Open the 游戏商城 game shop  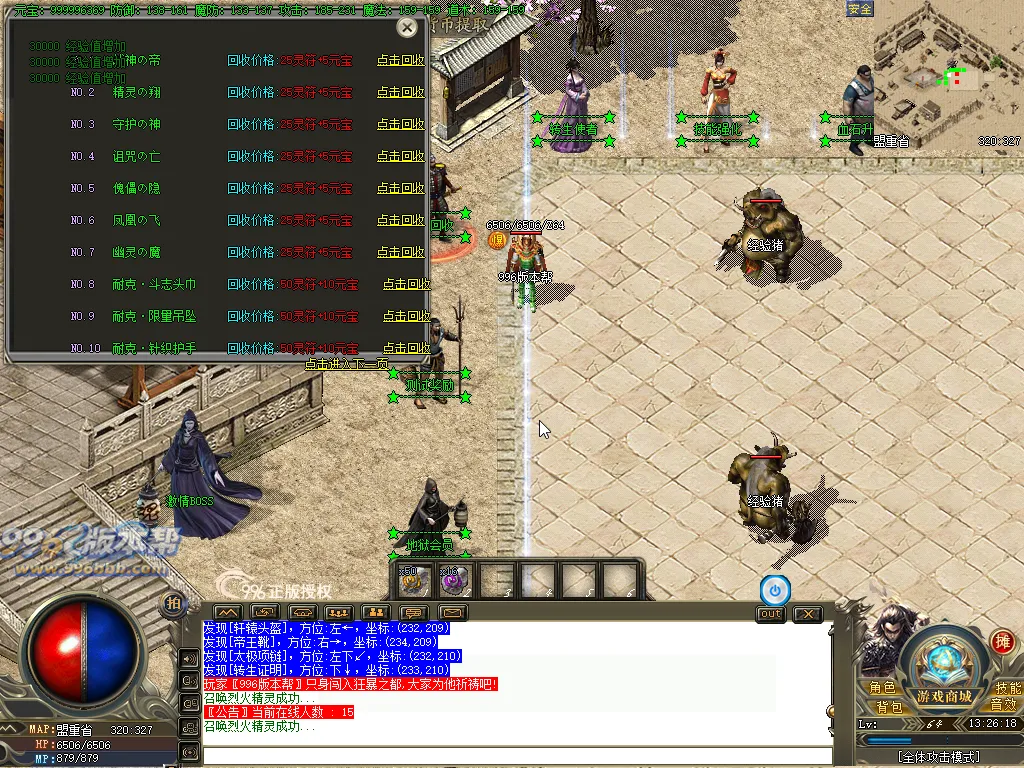(x=944, y=696)
